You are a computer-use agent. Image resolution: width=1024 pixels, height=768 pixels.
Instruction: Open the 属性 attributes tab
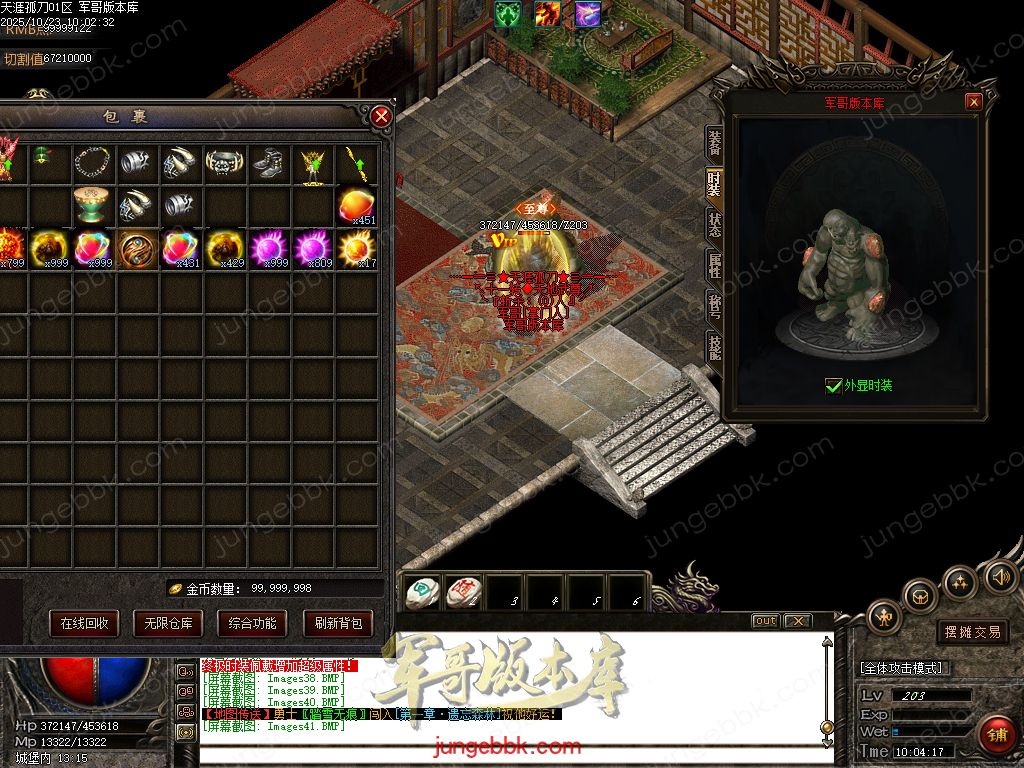point(714,266)
